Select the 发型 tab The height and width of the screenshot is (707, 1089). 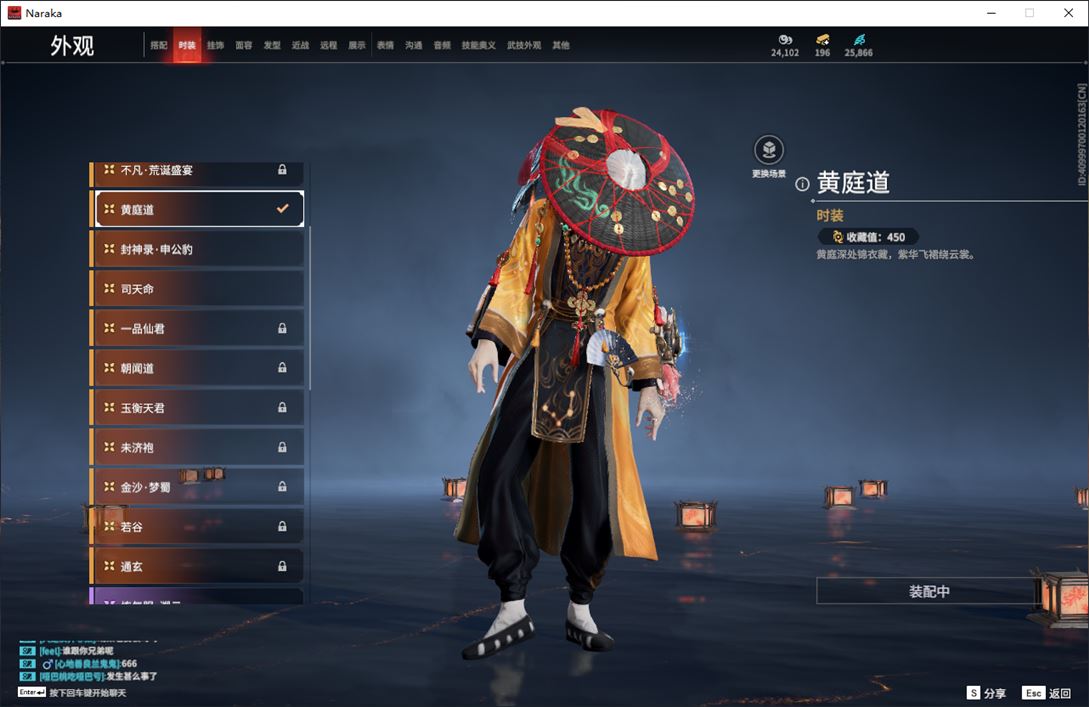272,45
